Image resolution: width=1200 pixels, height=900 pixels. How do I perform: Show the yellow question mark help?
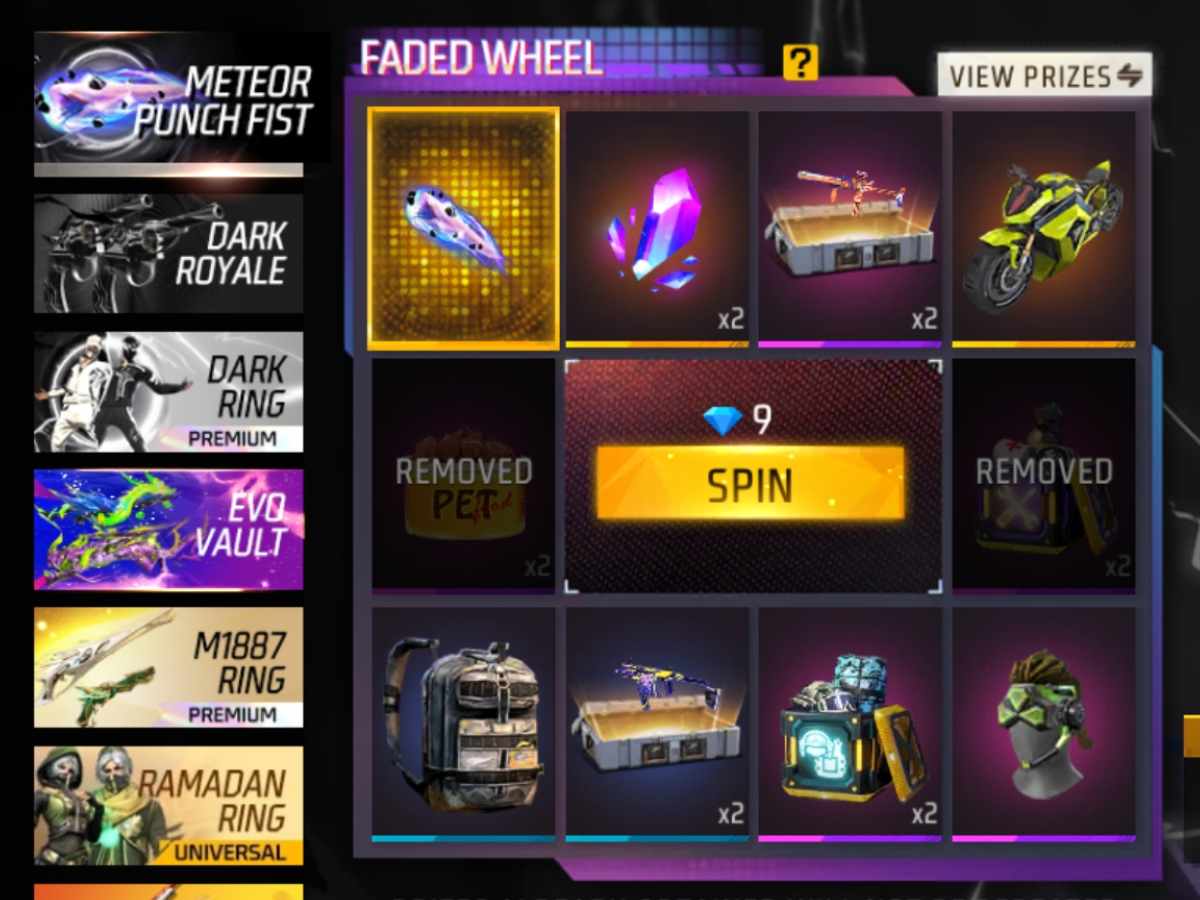[800, 63]
